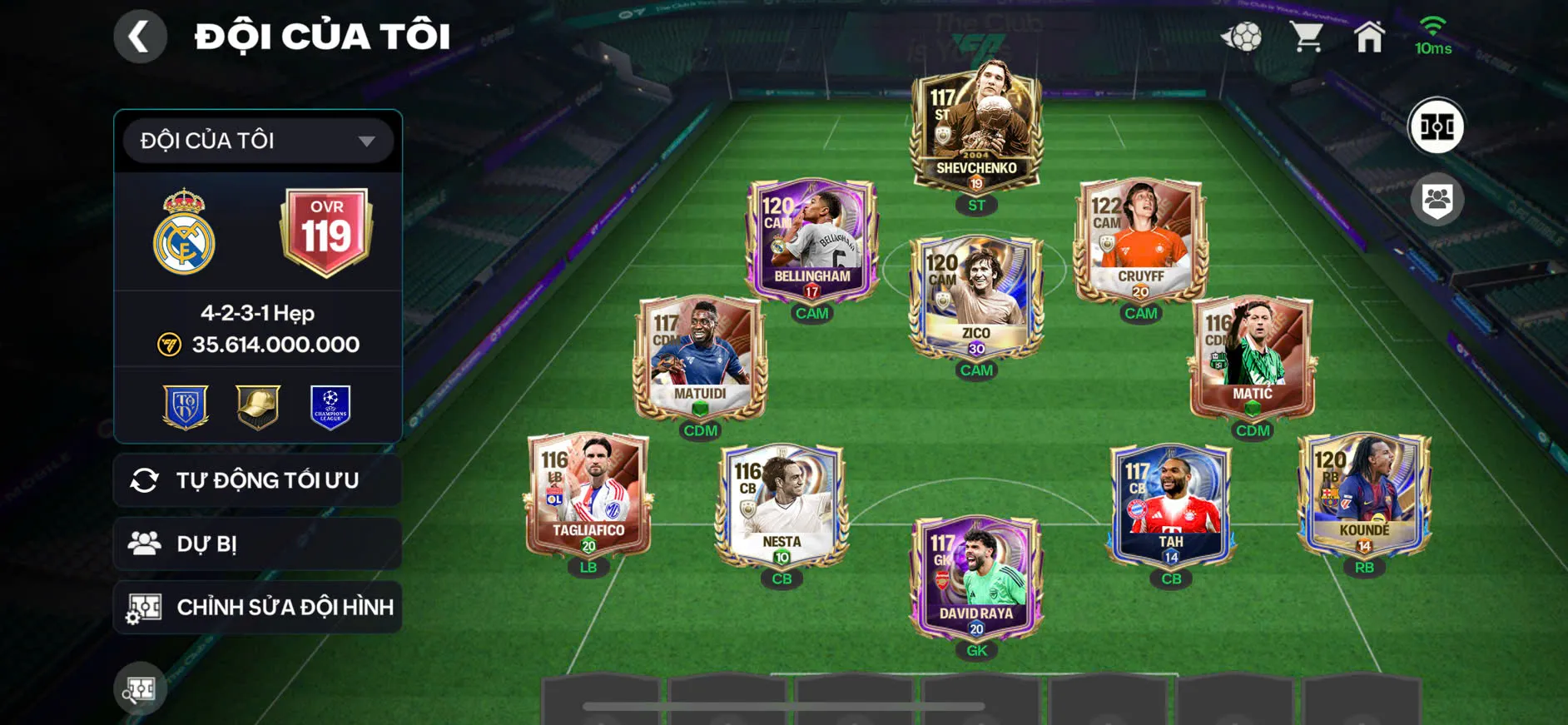Click the gold cap badge in the panel

tap(258, 407)
